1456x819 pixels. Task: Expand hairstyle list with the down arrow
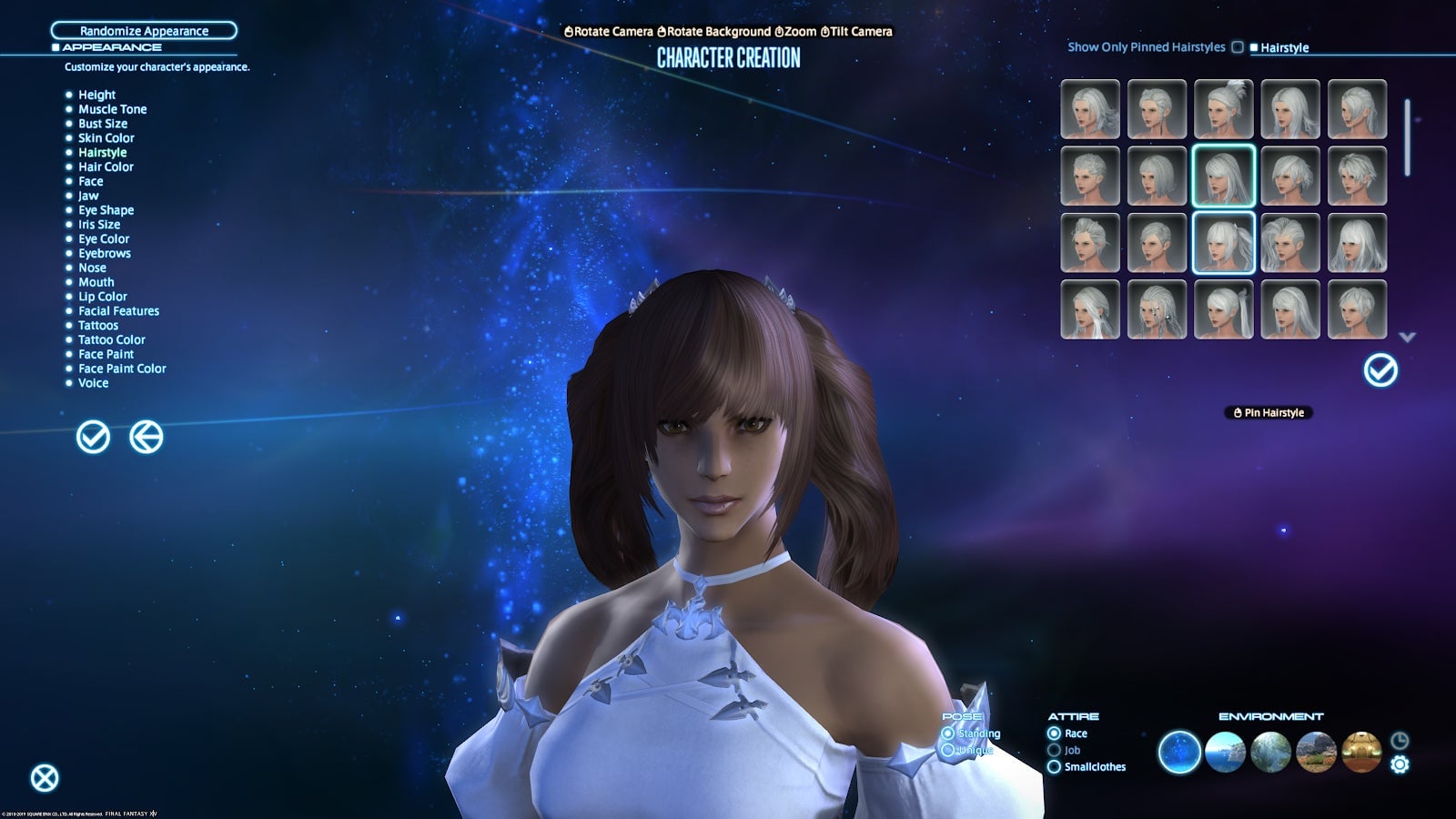click(x=1407, y=338)
